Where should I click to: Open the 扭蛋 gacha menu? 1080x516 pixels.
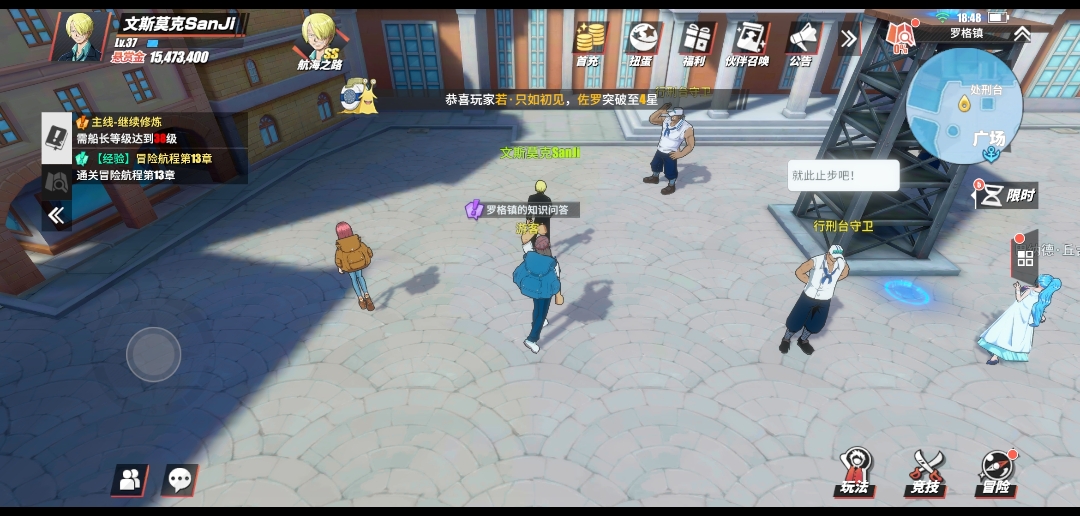tap(643, 43)
